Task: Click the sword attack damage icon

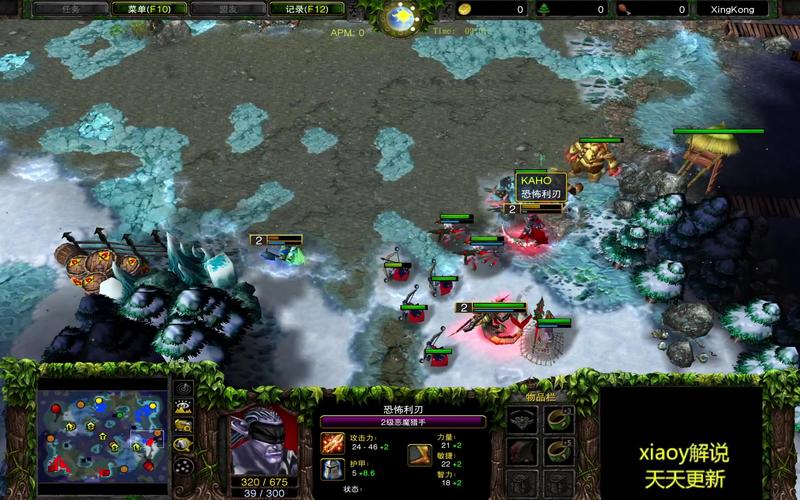Action: coord(332,441)
